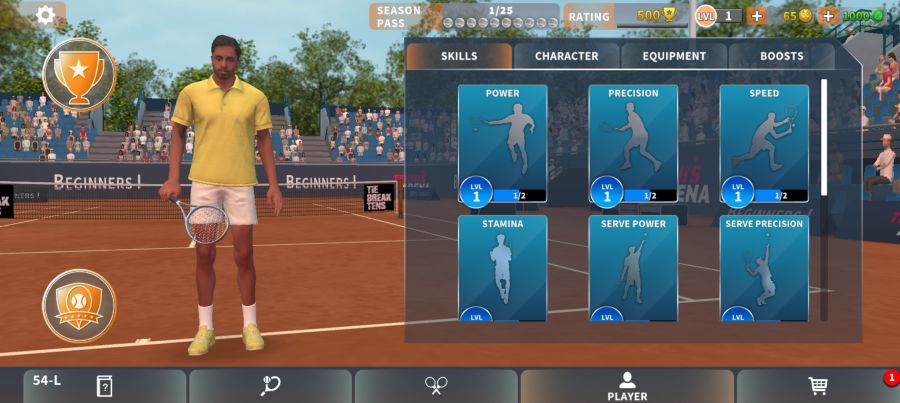Open the Equipment tab

pos(674,56)
